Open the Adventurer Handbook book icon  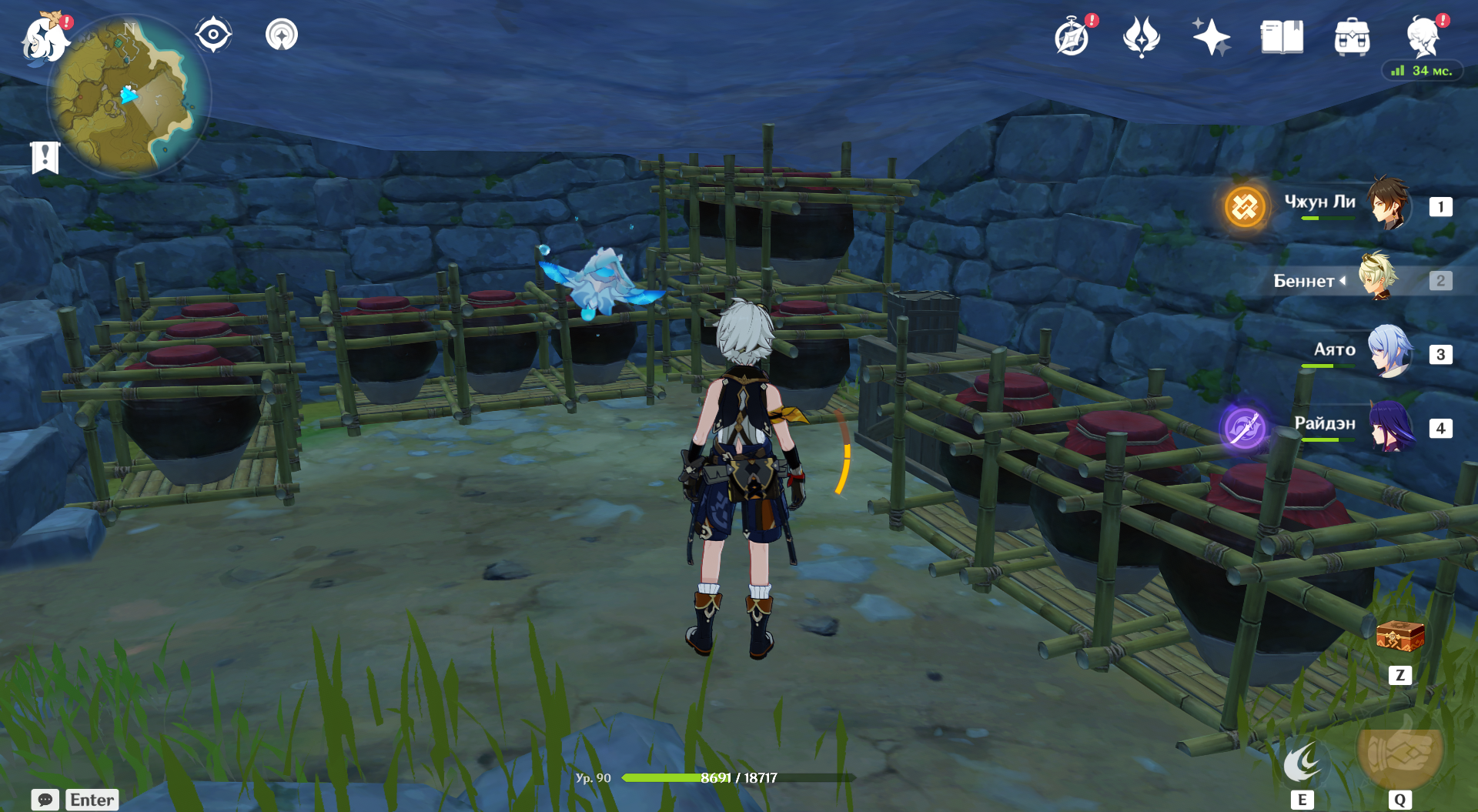(x=1282, y=37)
